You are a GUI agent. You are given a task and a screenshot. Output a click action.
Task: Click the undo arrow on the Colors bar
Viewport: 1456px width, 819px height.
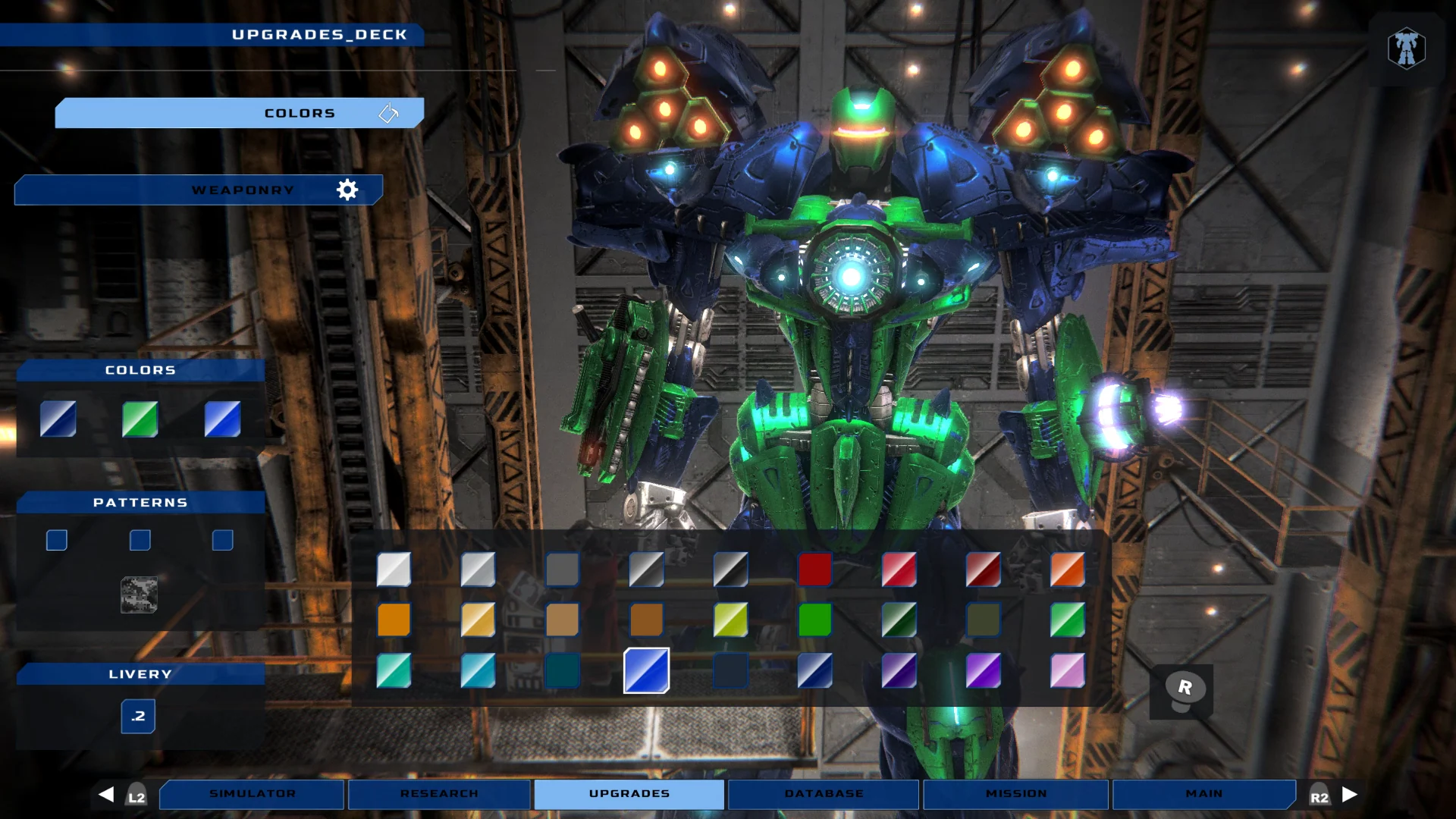pos(389,113)
